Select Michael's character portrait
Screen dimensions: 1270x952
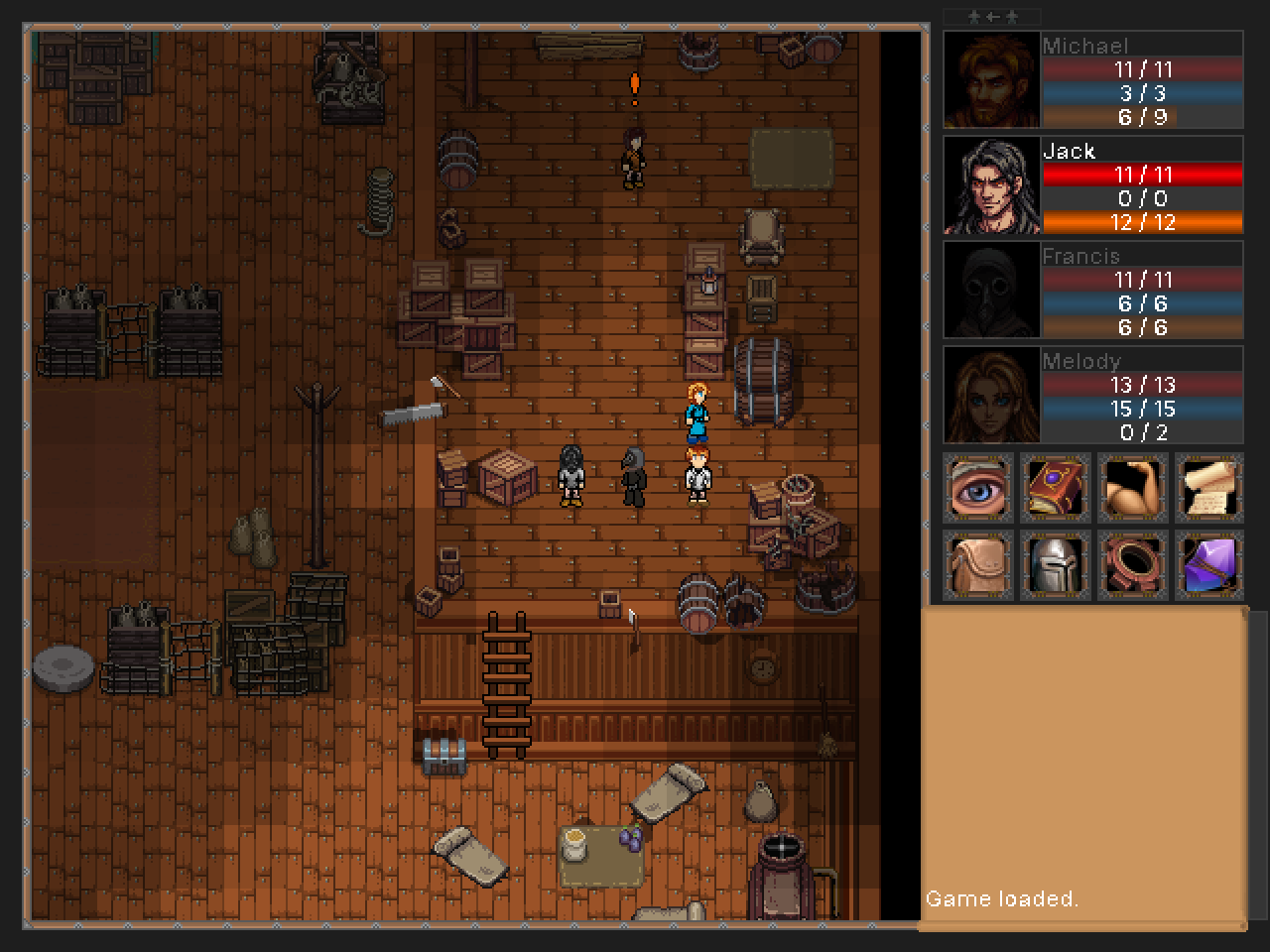(x=991, y=80)
